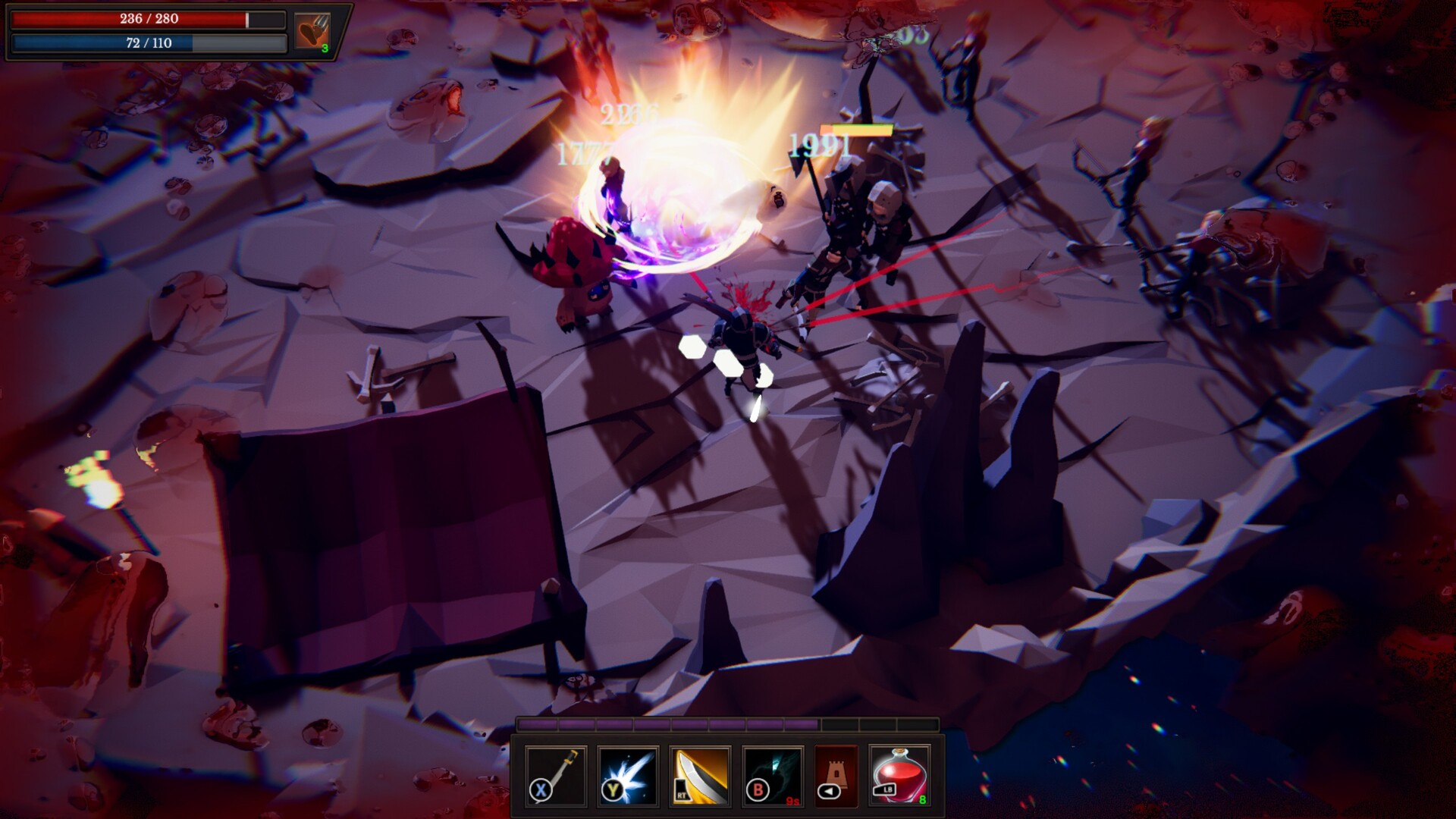Screen dimensions: 1456x819
Task: Select the sword basic attack slot
Action: pos(556,776)
